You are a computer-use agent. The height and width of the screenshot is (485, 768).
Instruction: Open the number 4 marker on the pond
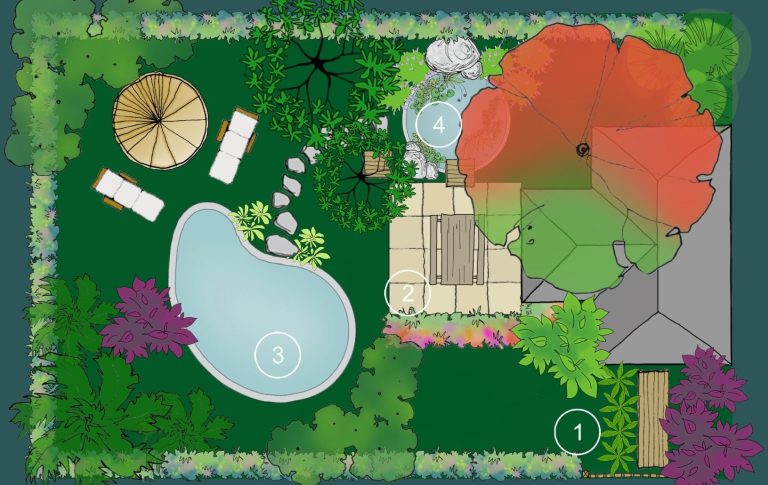pyautogui.click(x=439, y=125)
